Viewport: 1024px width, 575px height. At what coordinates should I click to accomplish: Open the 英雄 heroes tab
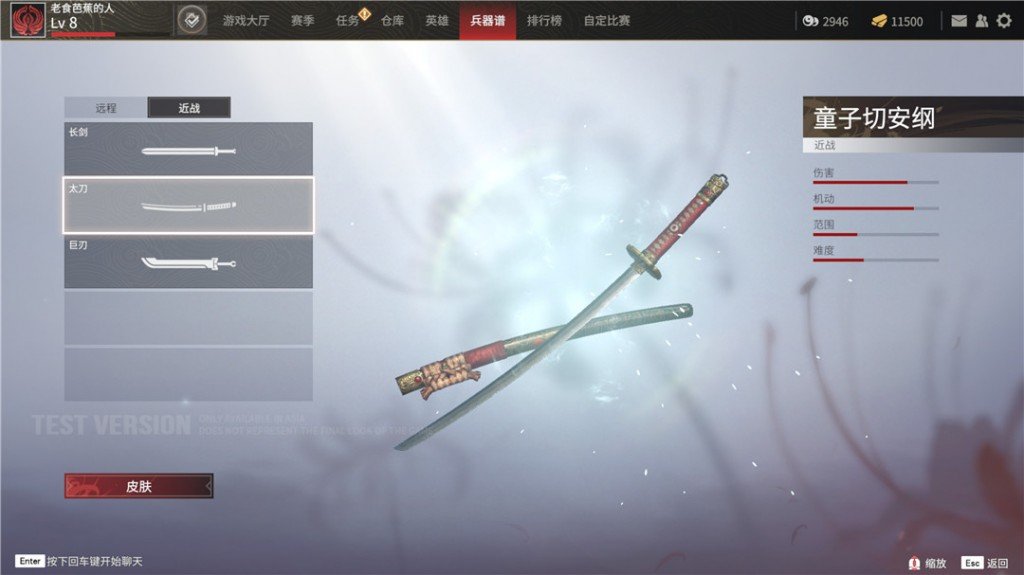pyautogui.click(x=436, y=21)
